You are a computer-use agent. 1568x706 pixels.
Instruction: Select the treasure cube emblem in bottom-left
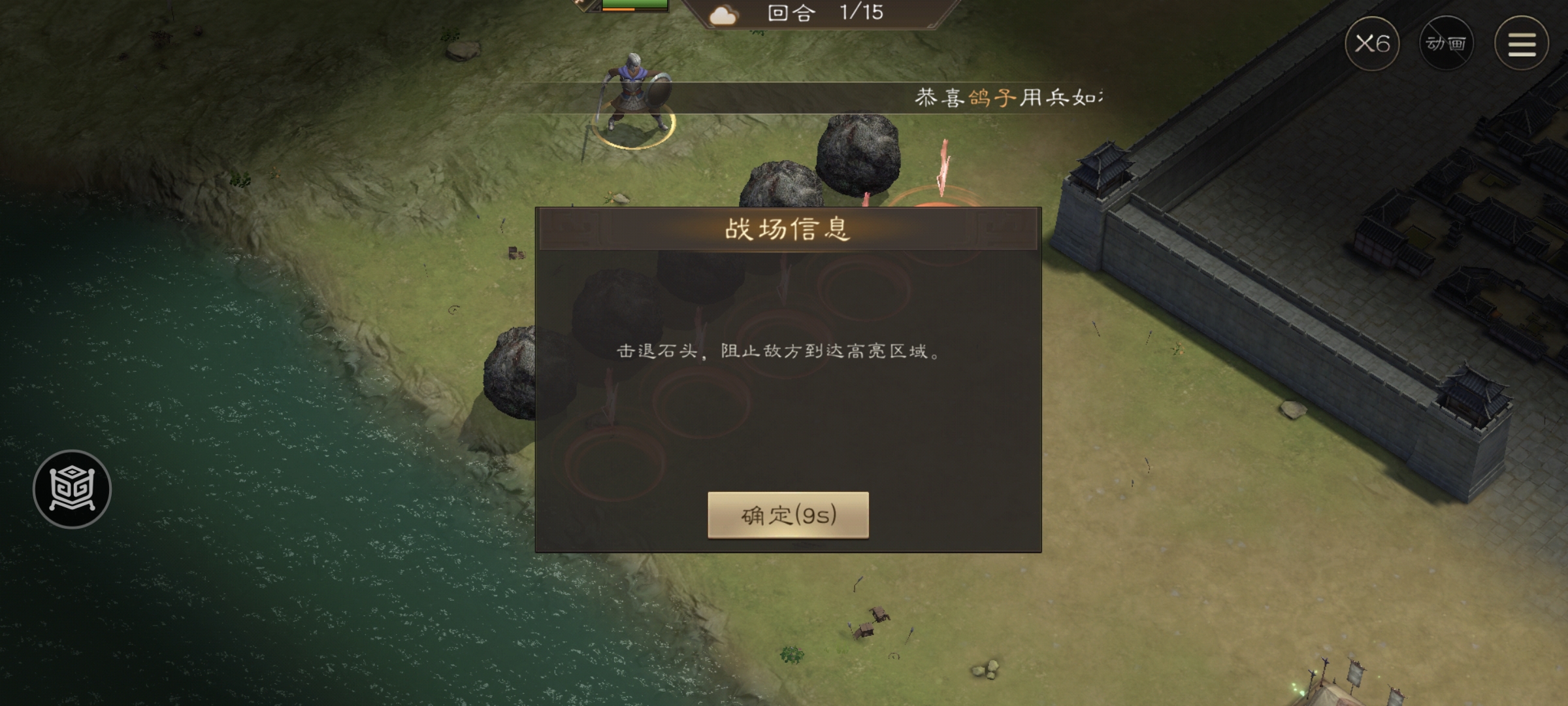[x=71, y=488]
